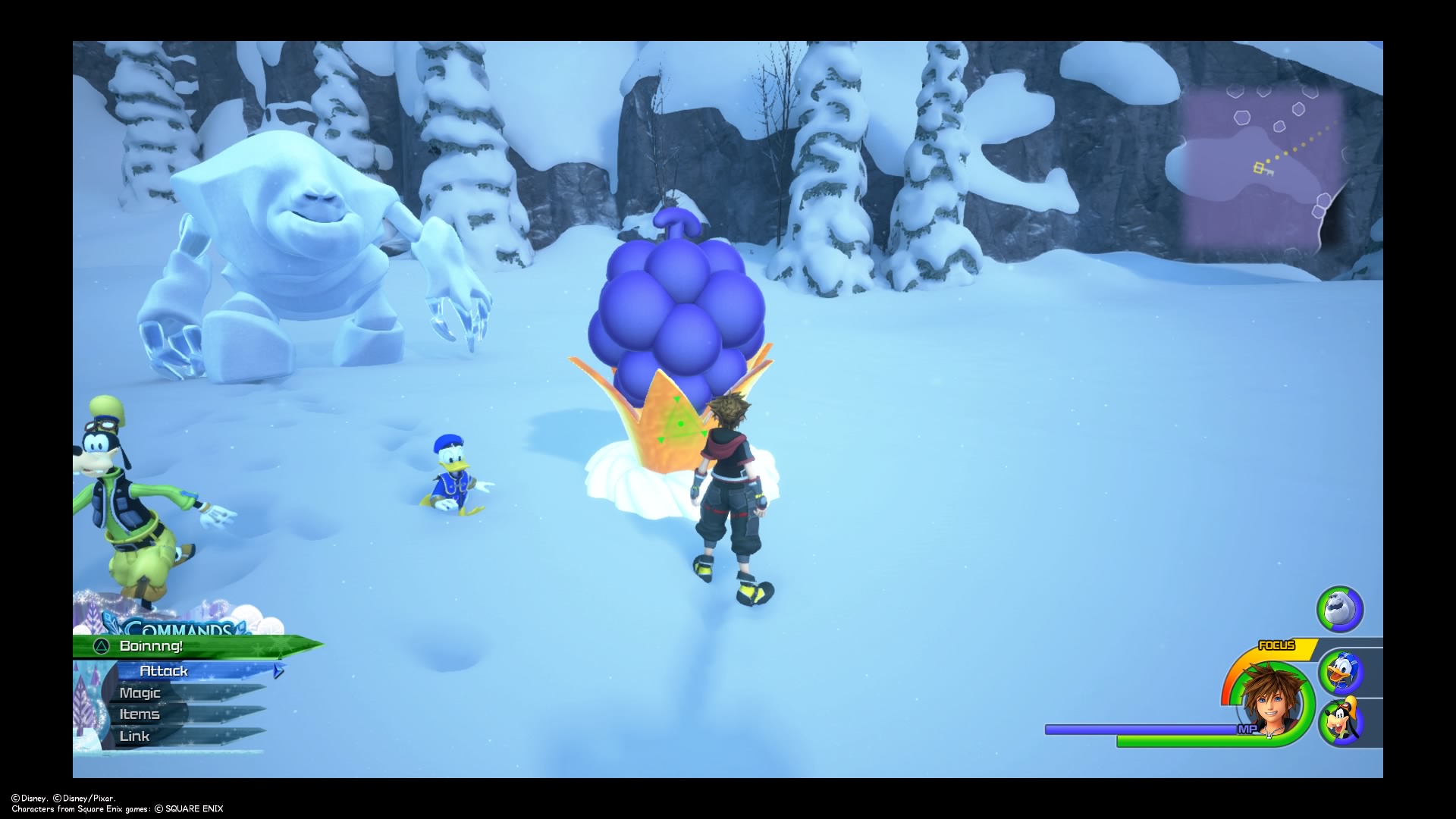The image size is (1456, 819).
Task: Click the area minimap
Action: point(1263,167)
